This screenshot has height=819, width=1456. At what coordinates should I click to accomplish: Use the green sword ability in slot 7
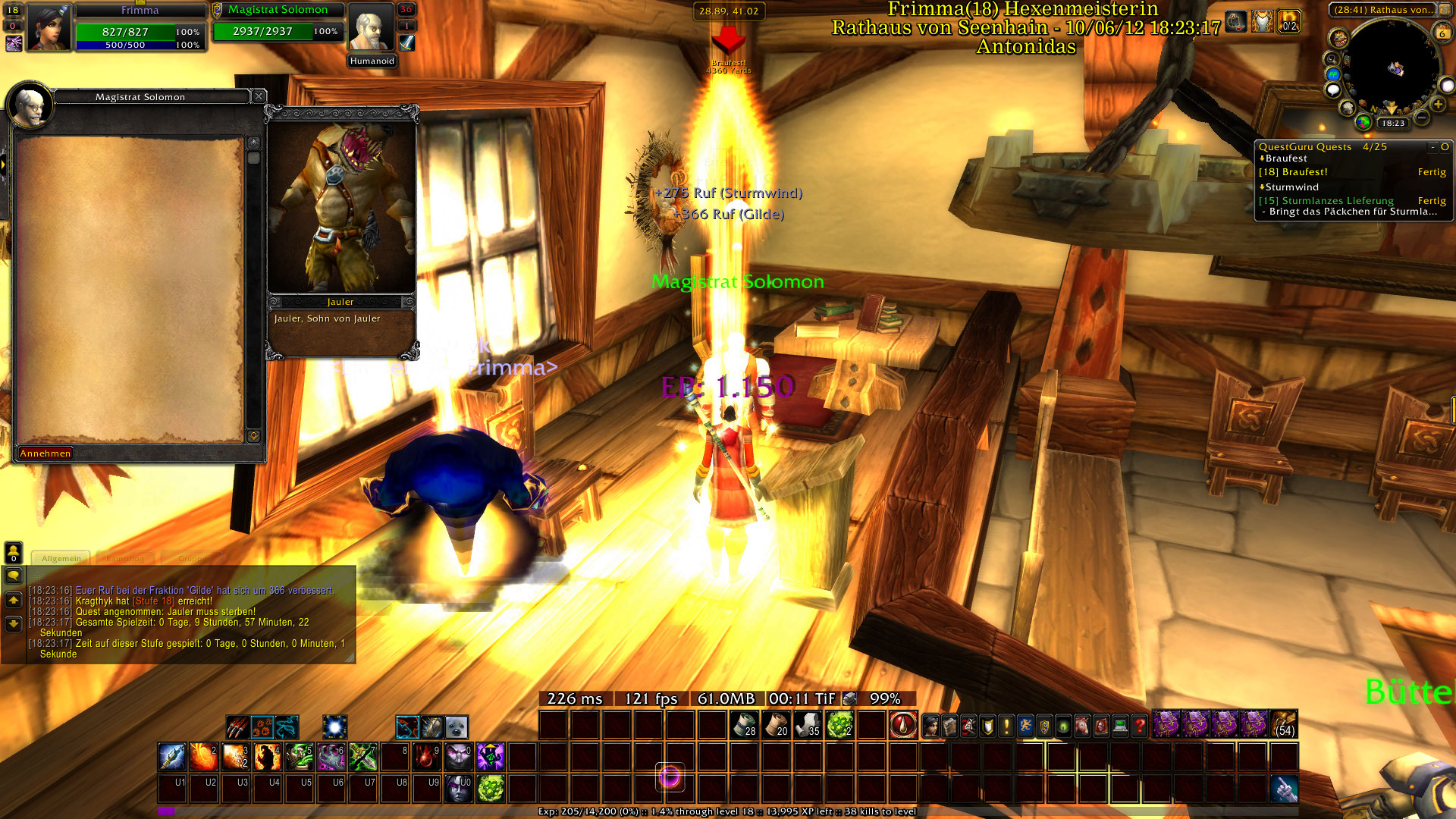point(363,756)
